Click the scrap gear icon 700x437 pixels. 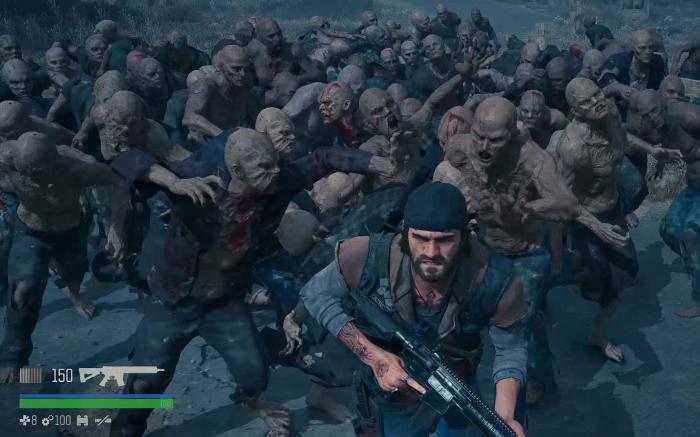(48, 421)
